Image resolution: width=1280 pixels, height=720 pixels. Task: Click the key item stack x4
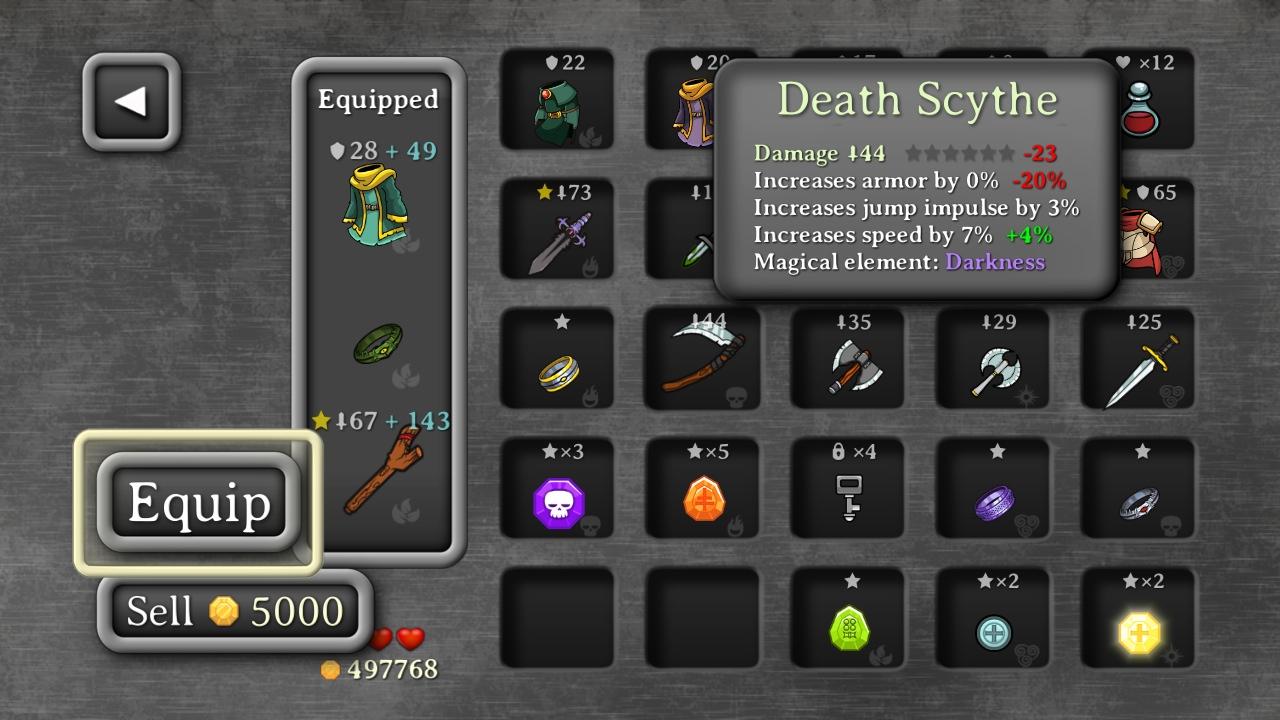[x=847, y=490]
